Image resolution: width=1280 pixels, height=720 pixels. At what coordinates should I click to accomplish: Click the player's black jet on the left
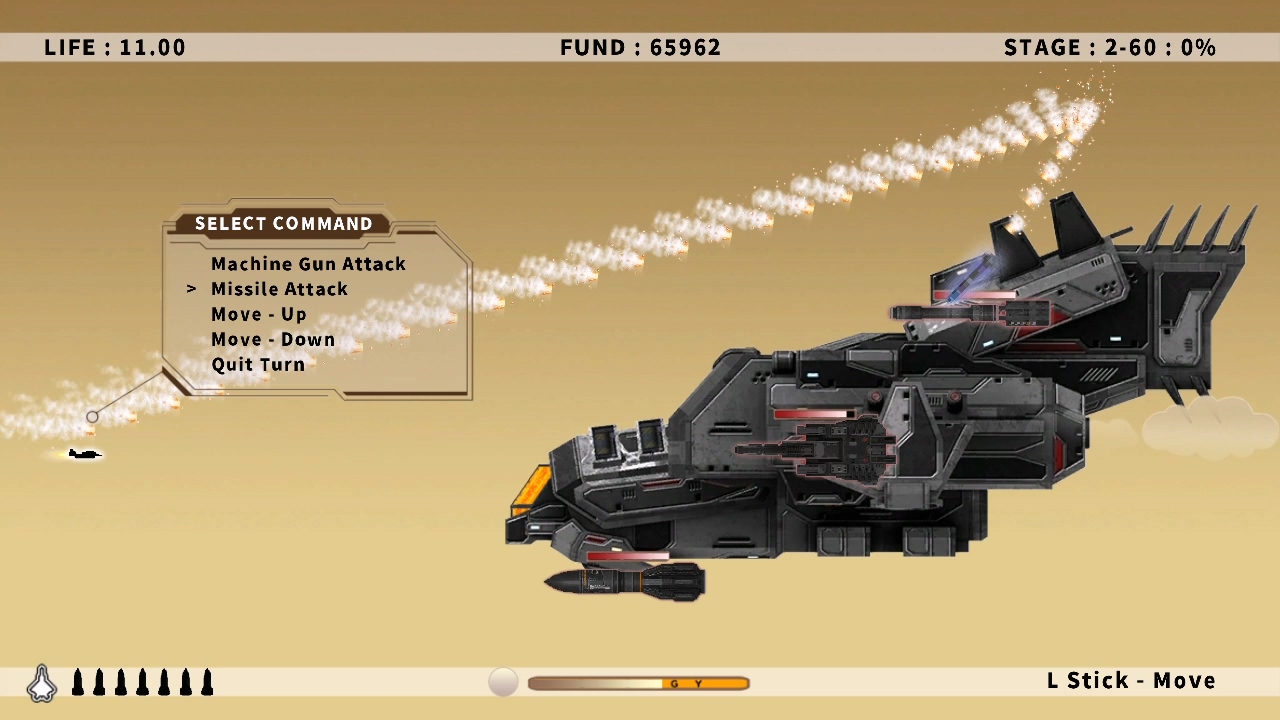[x=84, y=454]
